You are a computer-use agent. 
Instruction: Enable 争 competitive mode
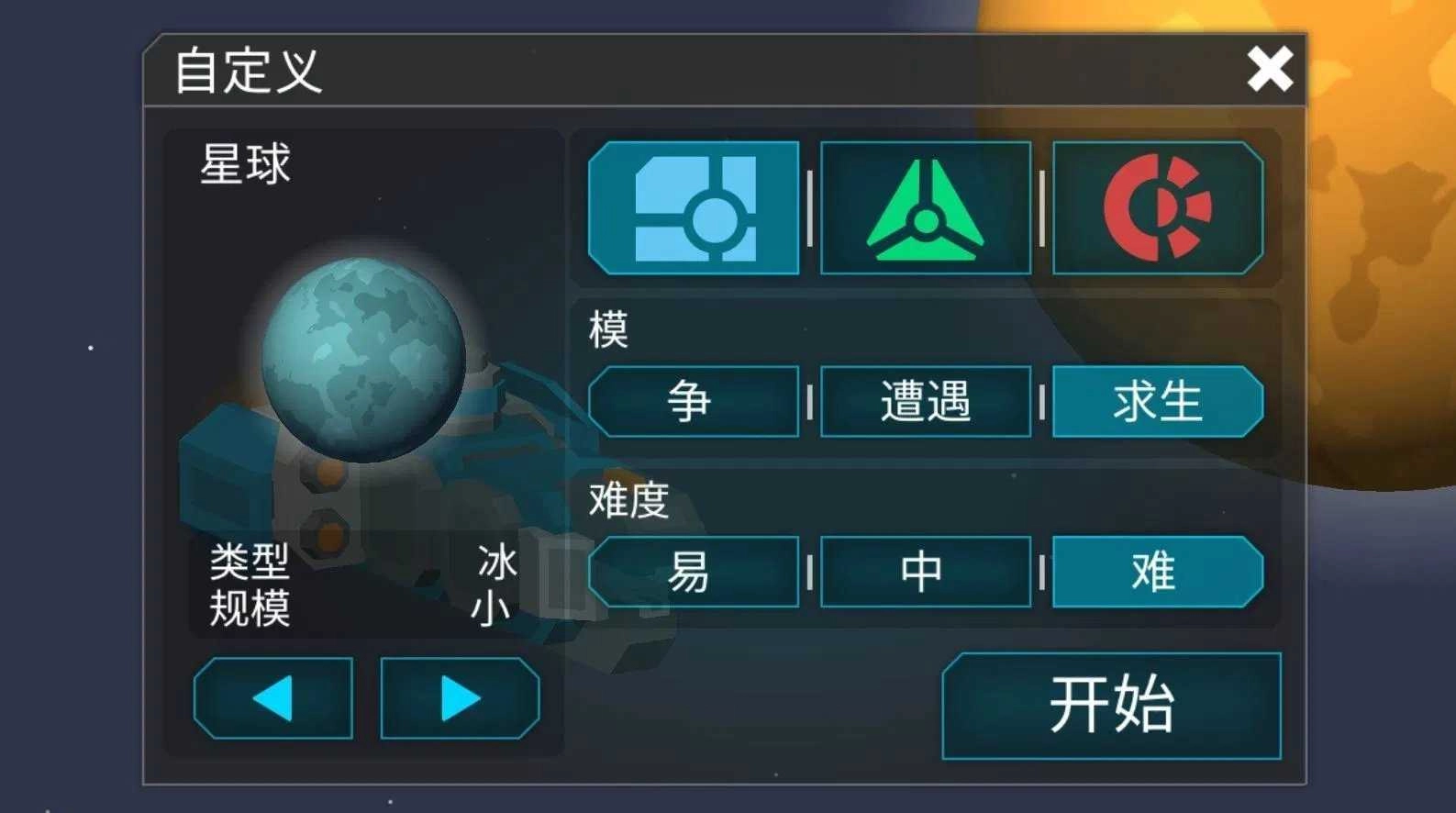[x=695, y=401]
